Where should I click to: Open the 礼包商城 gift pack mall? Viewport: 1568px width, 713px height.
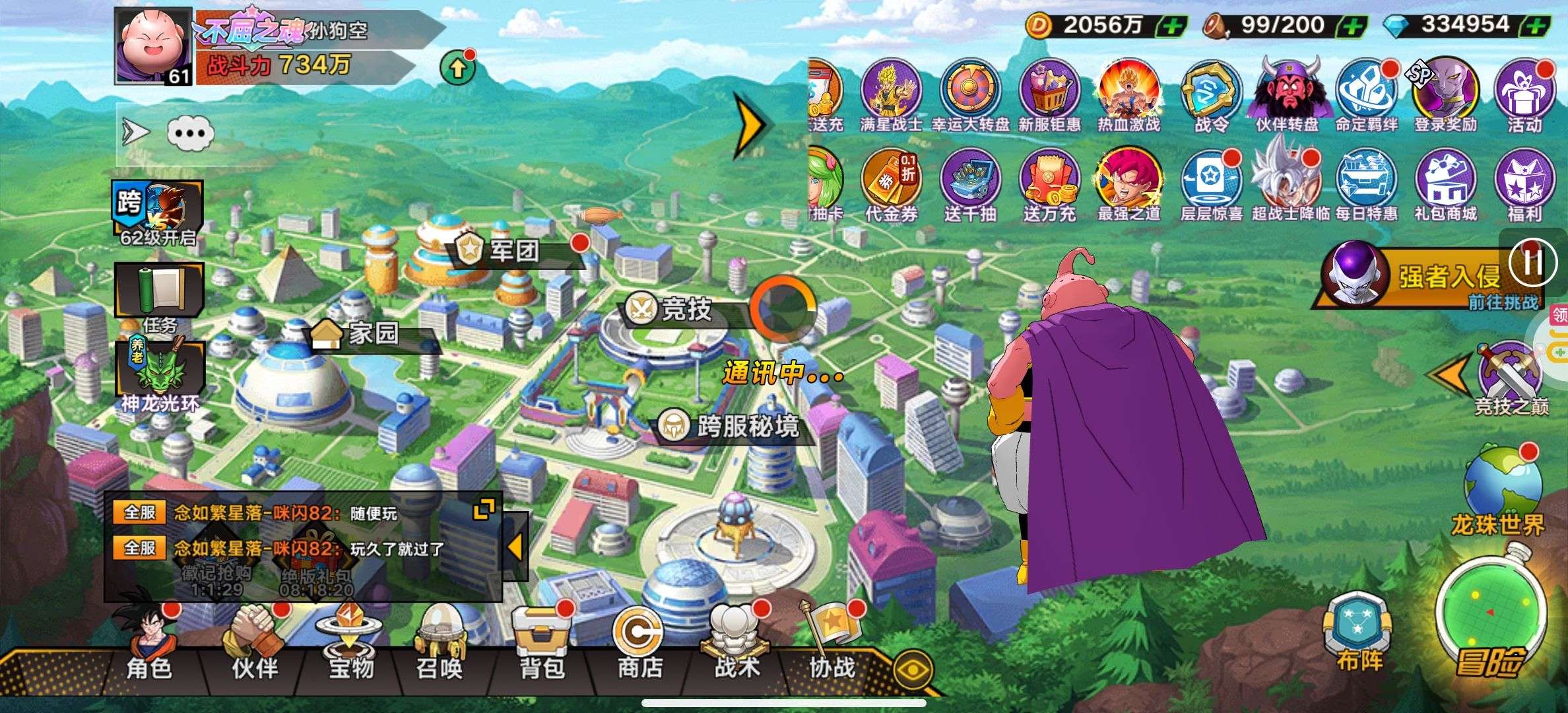(x=1445, y=185)
